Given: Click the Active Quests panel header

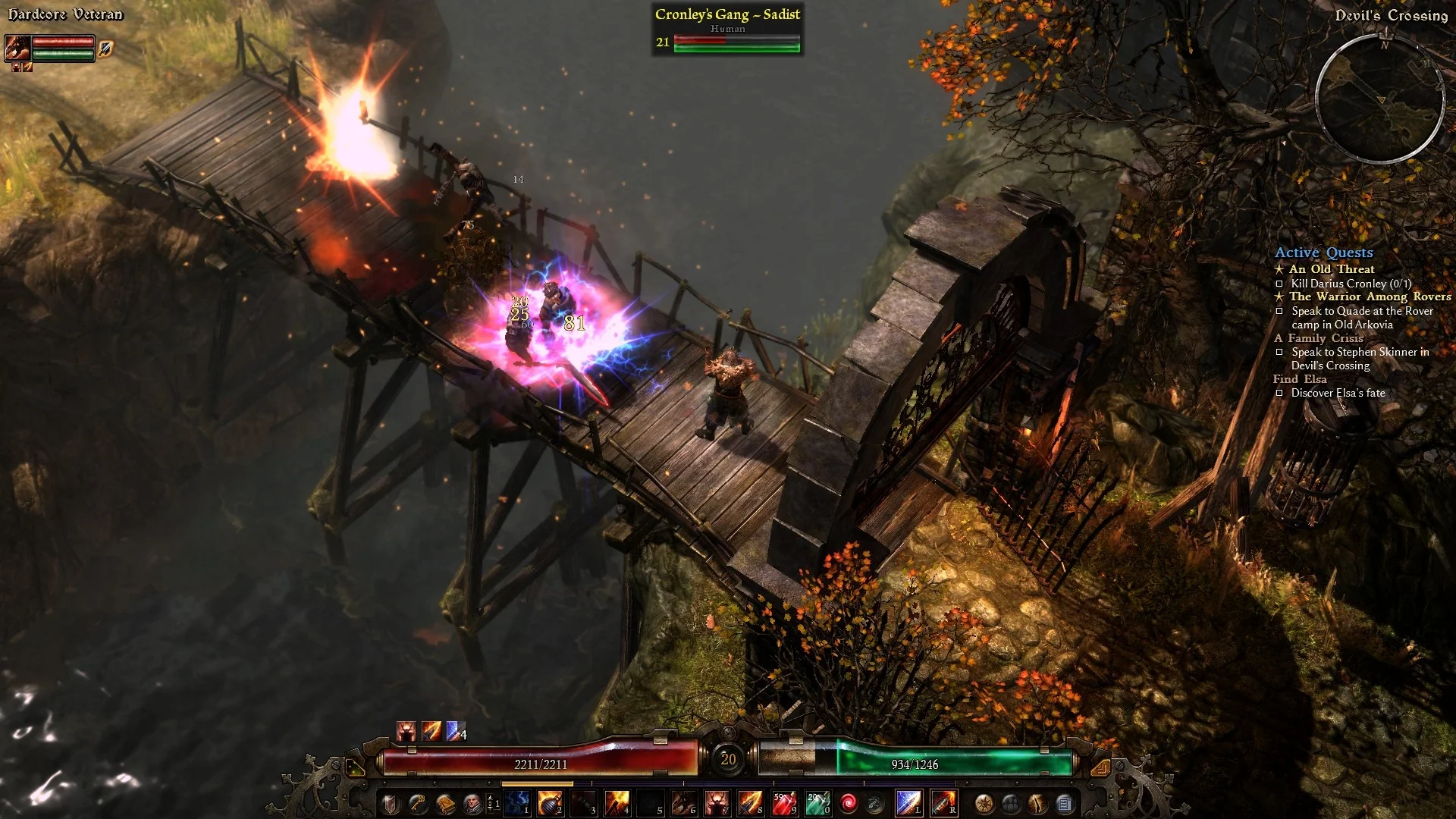Looking at the screenshot, I should coord(1324,253).
